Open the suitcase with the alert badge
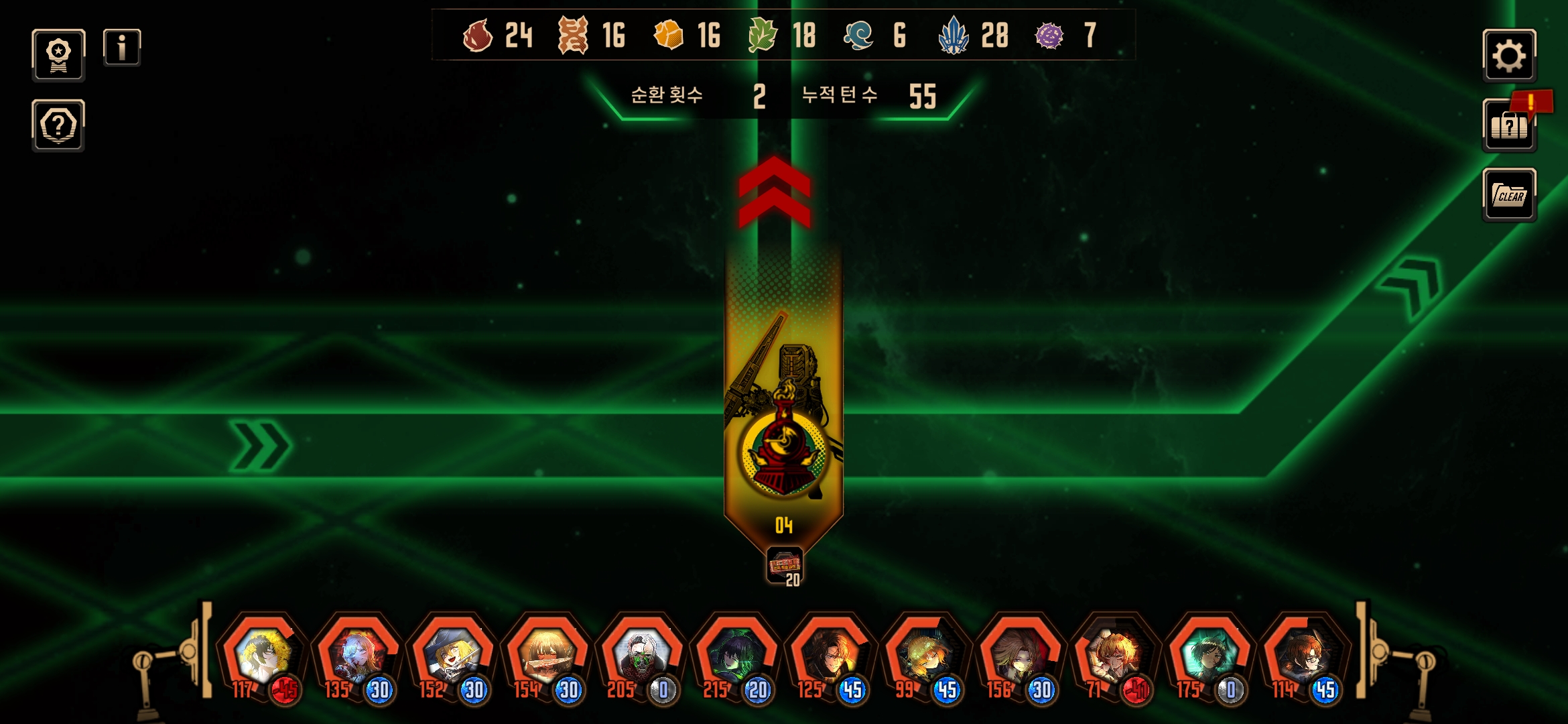 [x=1509, y=126]
